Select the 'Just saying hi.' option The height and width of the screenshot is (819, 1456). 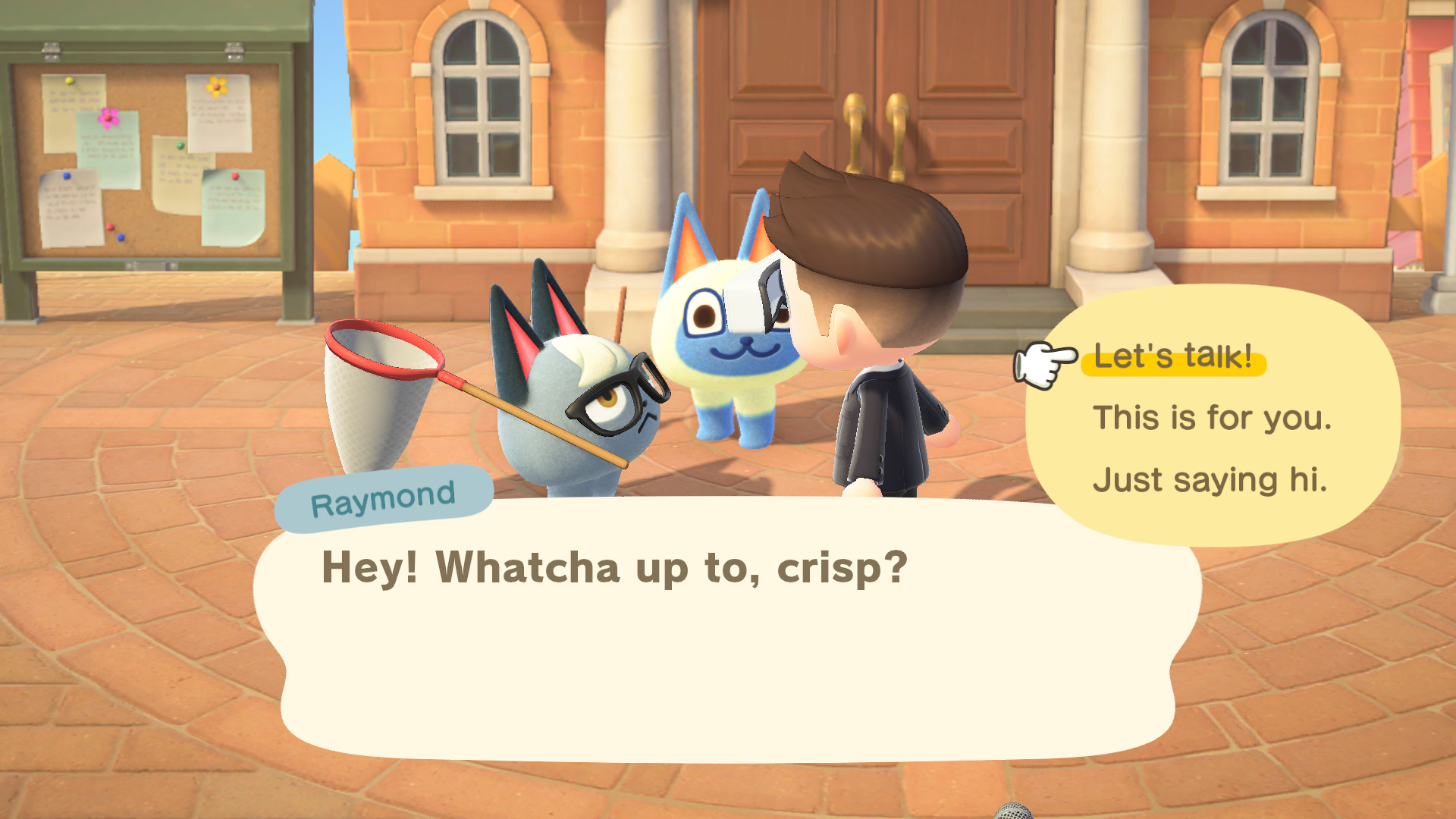[x=1210, y=479]
